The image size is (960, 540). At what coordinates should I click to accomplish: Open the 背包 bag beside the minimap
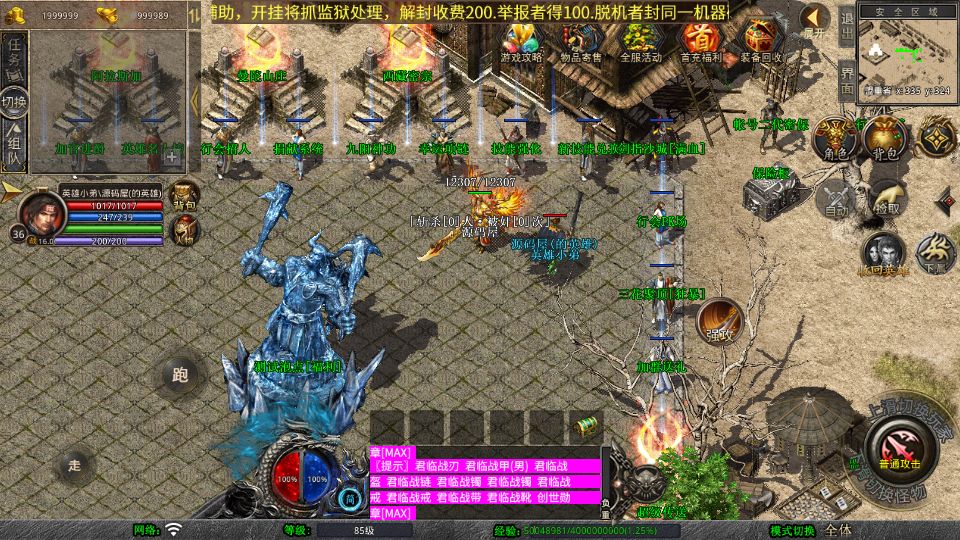(885, 139)
